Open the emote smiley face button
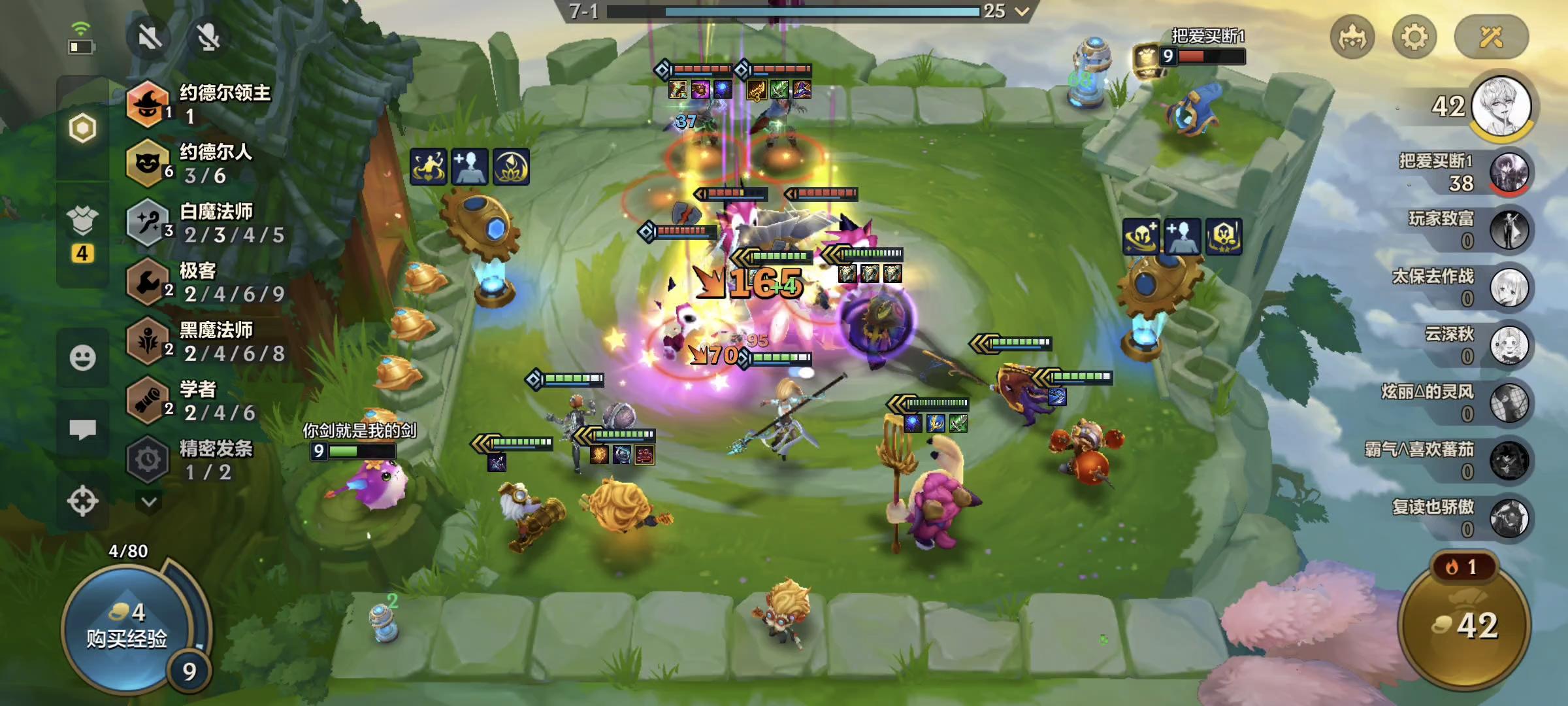 pyautogui.click(x=83, y=358)
